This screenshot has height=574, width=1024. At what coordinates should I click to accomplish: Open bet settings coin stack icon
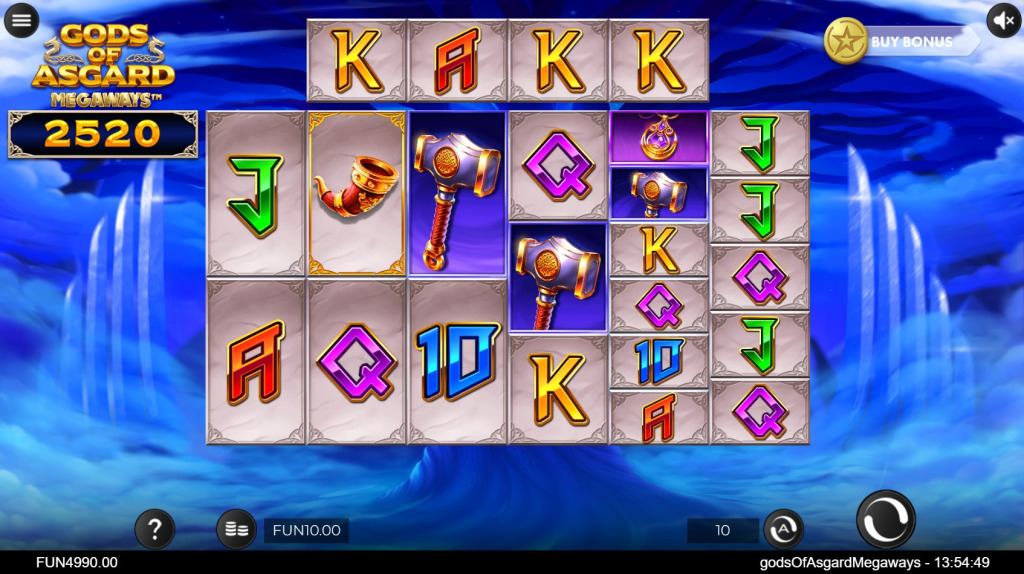pyautogui.click(x=236, y=529)
